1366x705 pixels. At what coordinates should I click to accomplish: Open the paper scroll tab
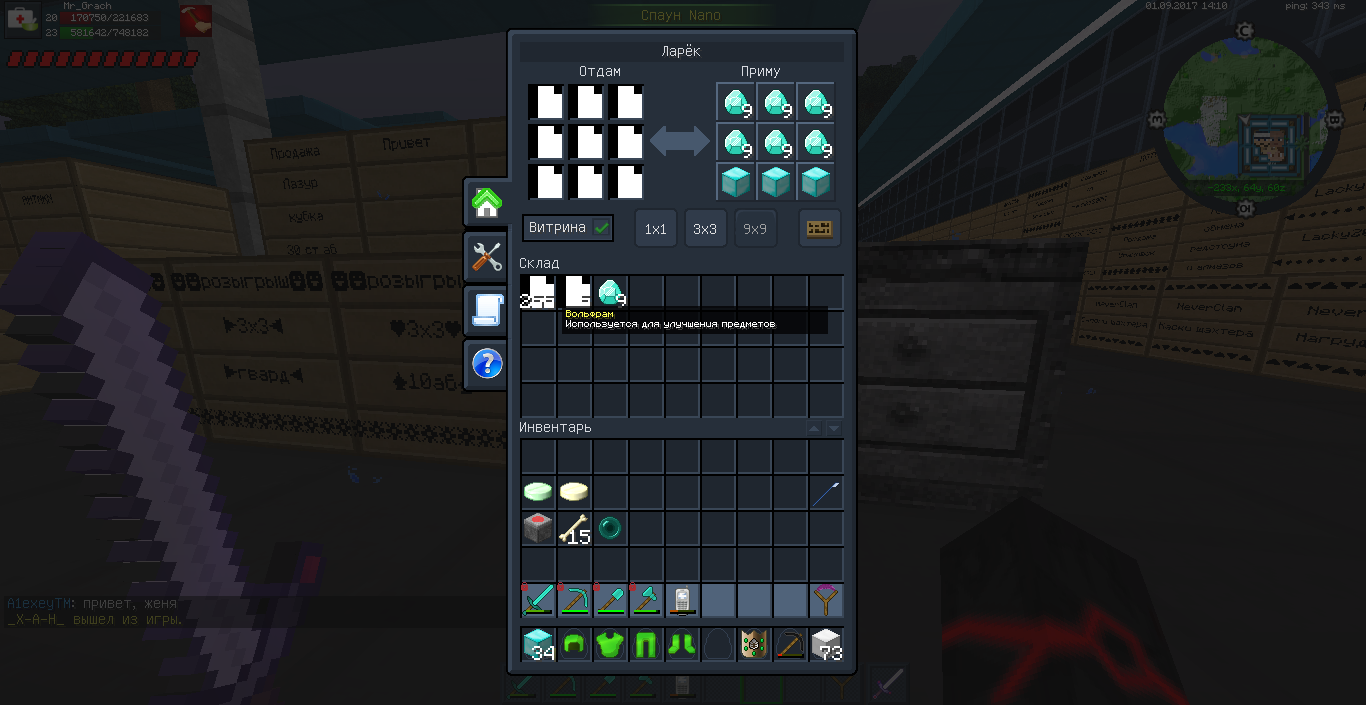click(x=486, y=310)
